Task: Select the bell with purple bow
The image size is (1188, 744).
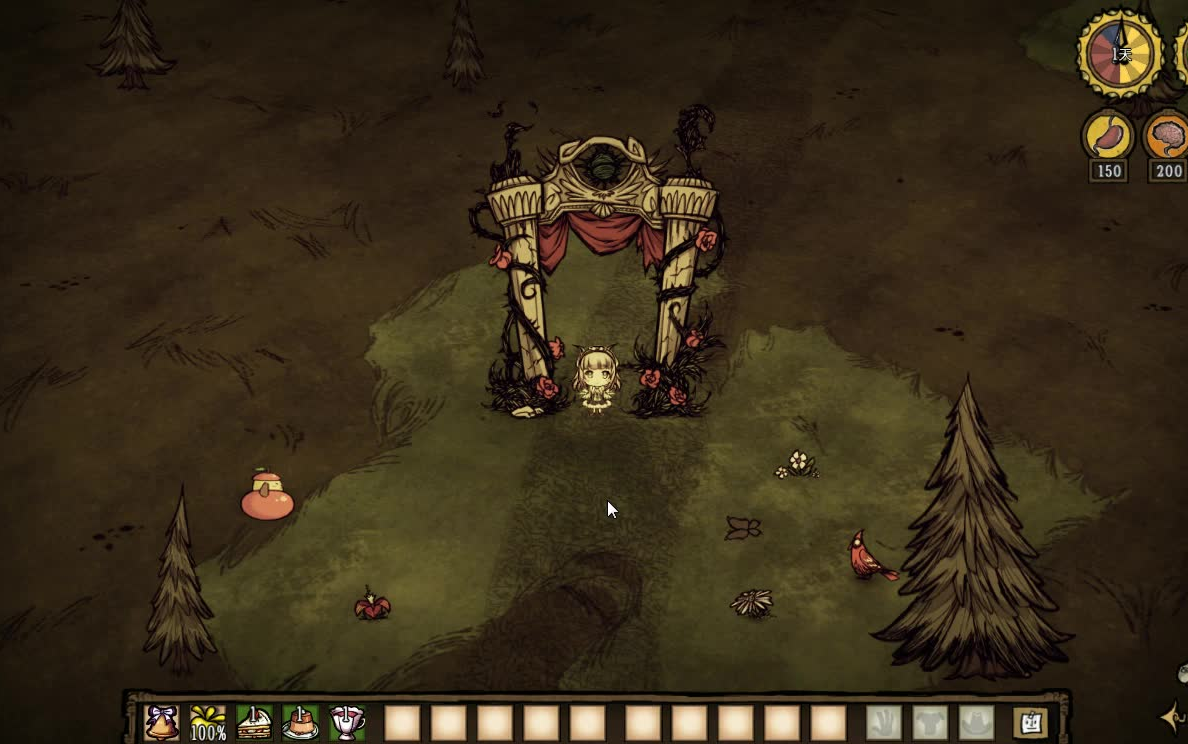Action: pyautogui.click(x=162, y=722)
